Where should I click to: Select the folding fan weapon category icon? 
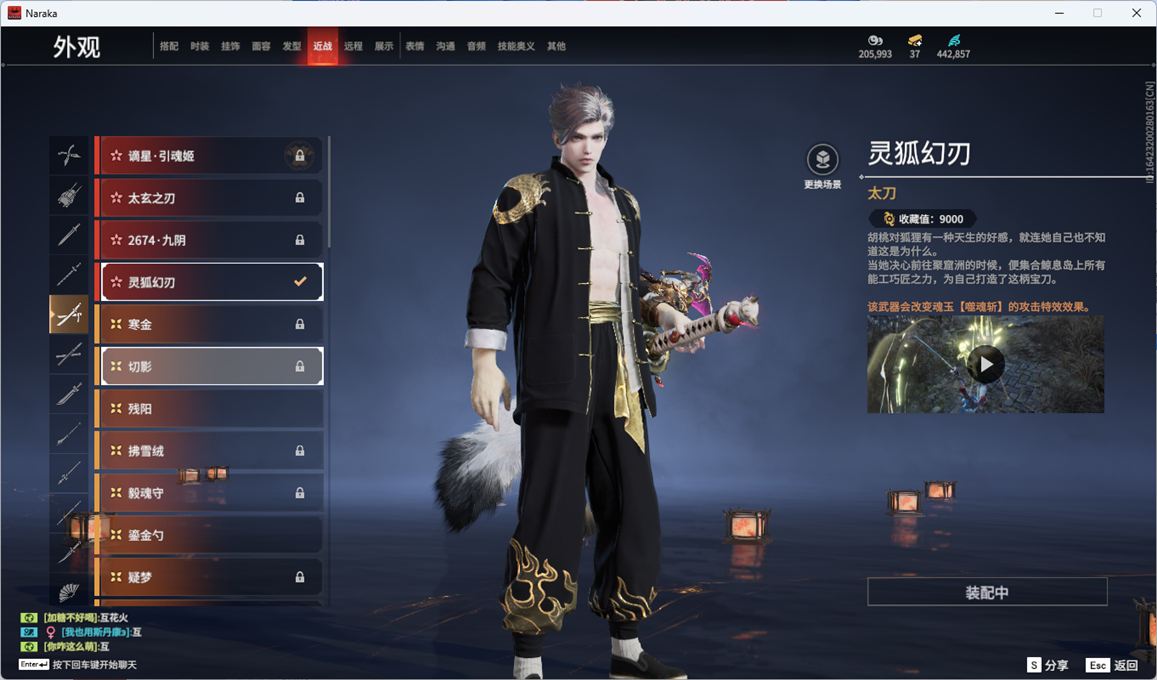point(68,592)
